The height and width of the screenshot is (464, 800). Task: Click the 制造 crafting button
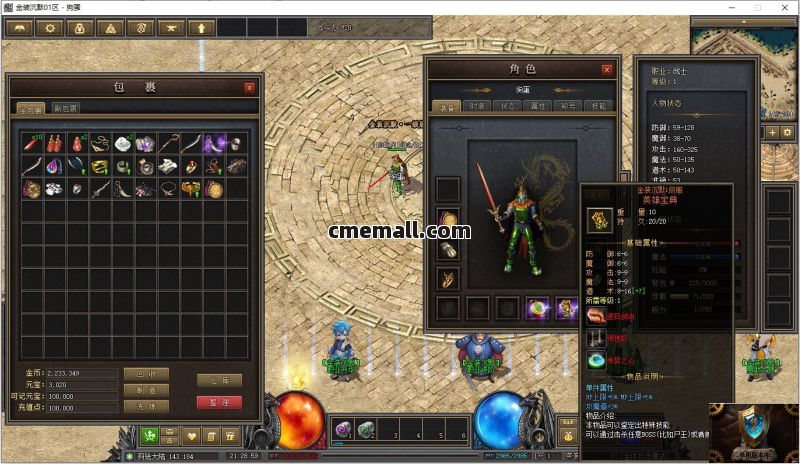[145, 390]
